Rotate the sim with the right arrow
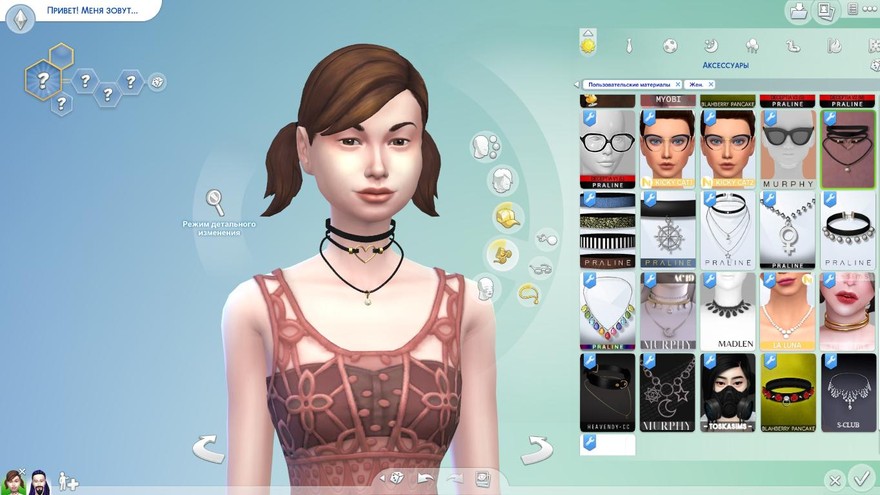This screenshot has height=495, width=880. (537, 449)
